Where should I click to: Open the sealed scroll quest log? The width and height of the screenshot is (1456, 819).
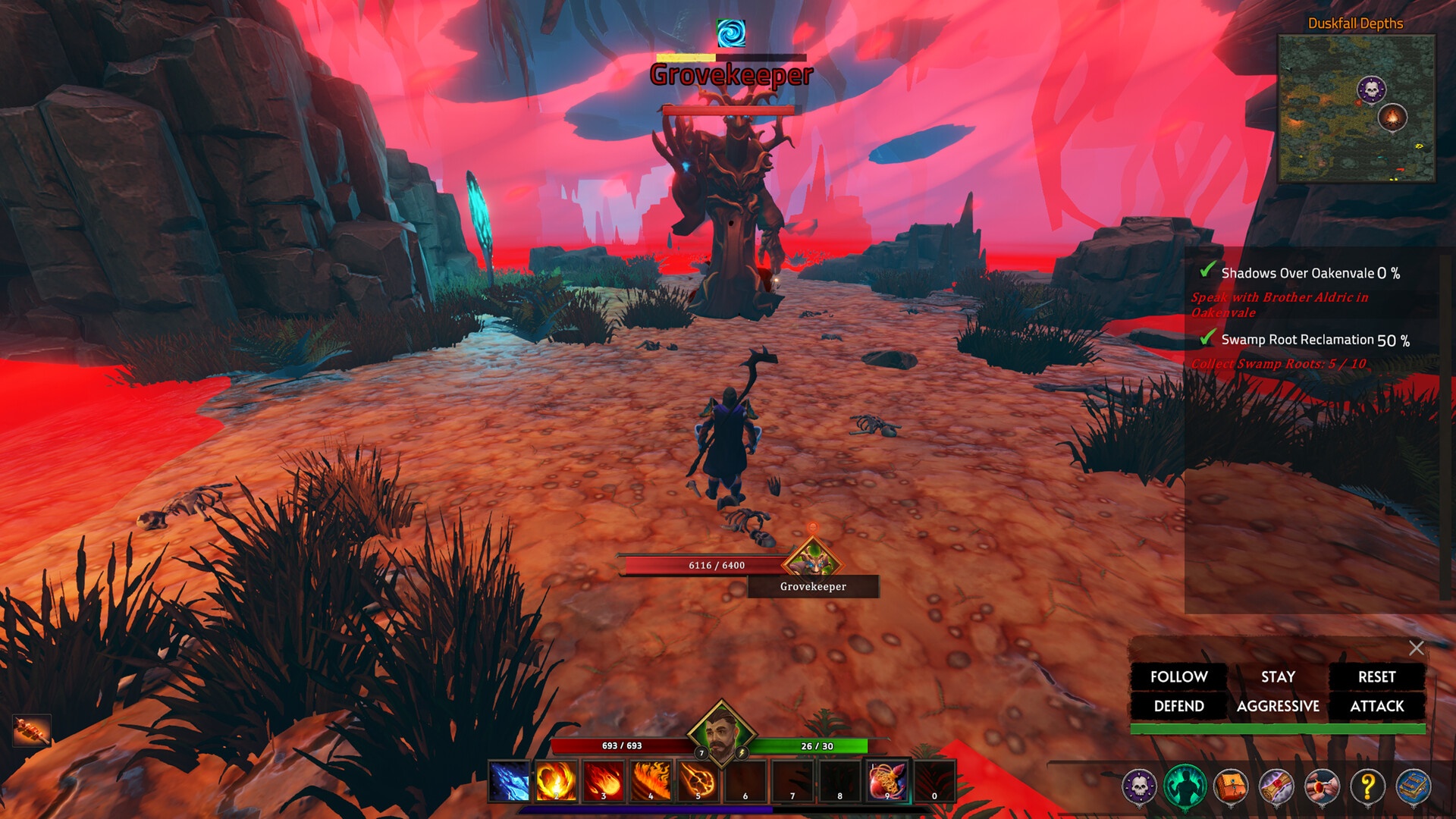point(1276,786)
